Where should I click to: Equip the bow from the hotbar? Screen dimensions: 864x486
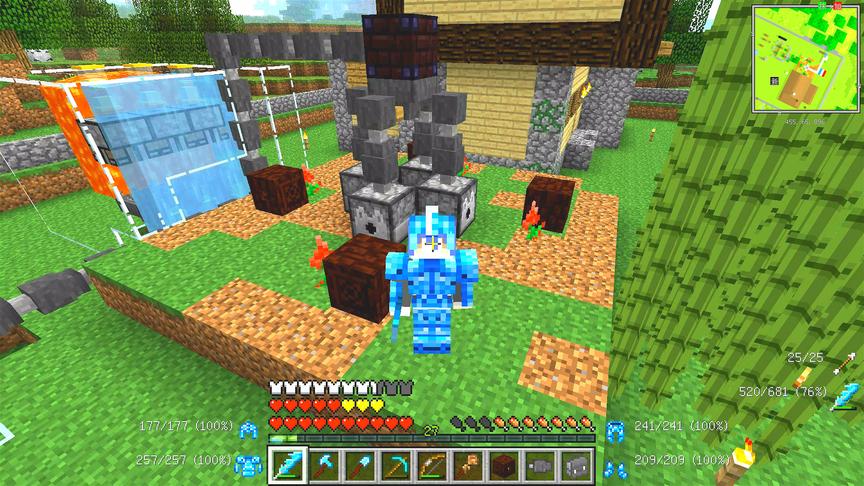coord(432,465)
